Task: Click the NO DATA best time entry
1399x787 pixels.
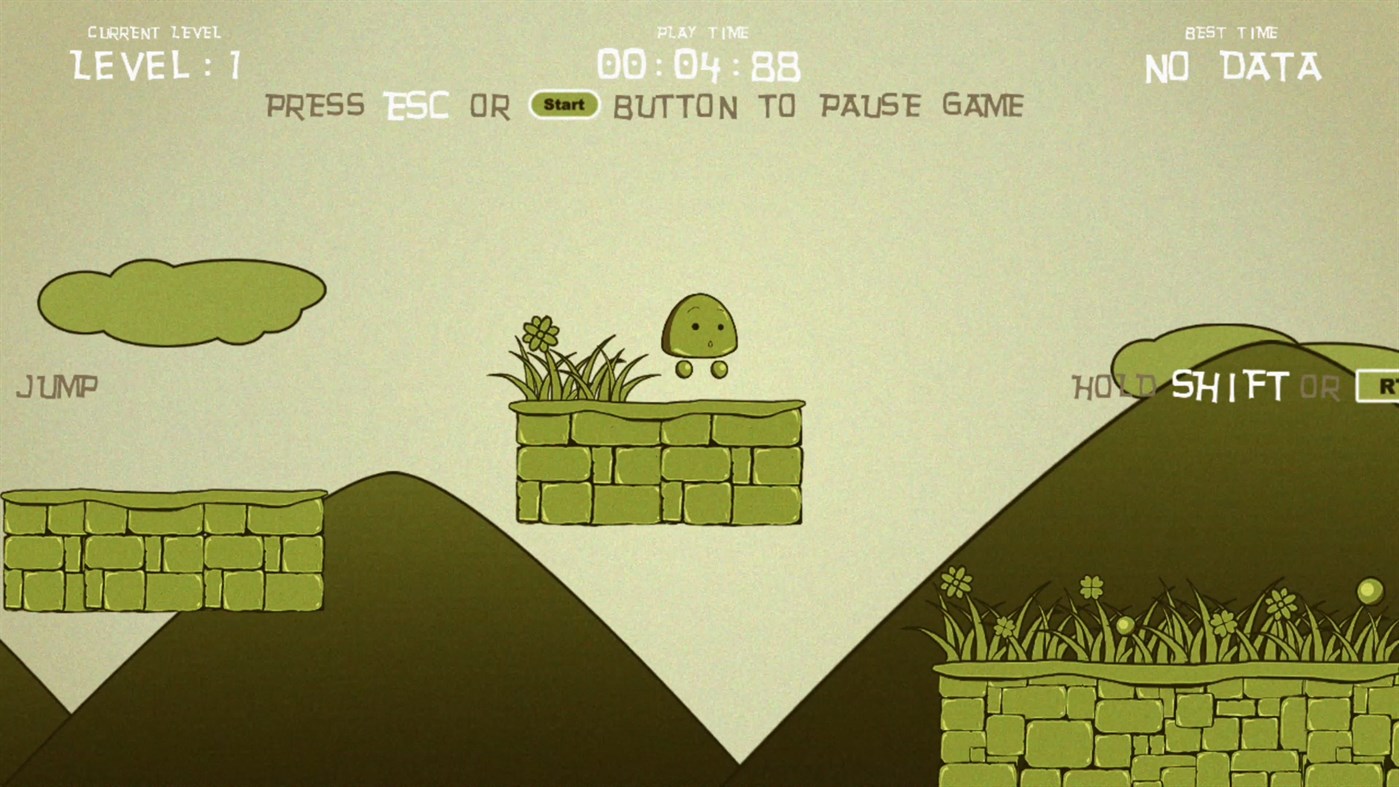Action: tap(1232, 68)
